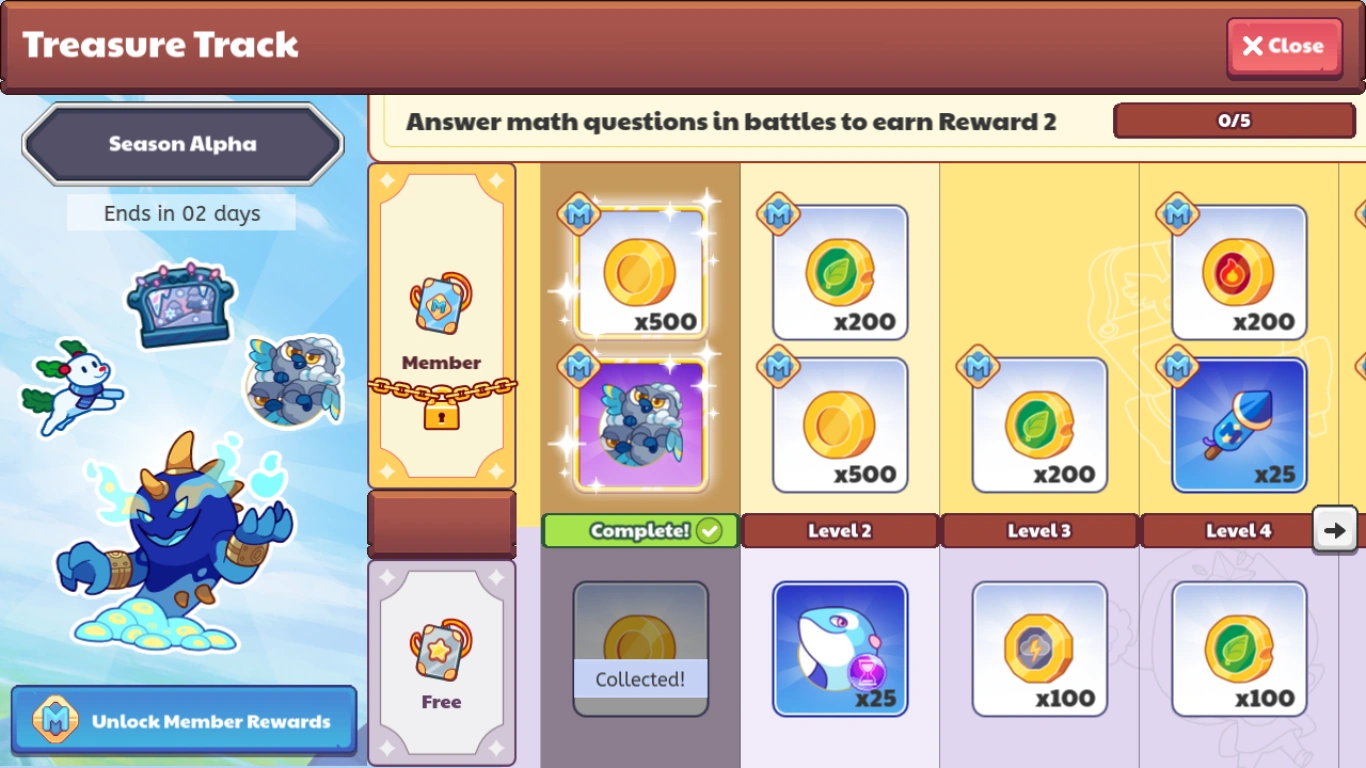The height and width of the screenshot is (768, 1366).
Task: Click the x25 wand reward in Level 4
Action: click(x=1239, y=425)
